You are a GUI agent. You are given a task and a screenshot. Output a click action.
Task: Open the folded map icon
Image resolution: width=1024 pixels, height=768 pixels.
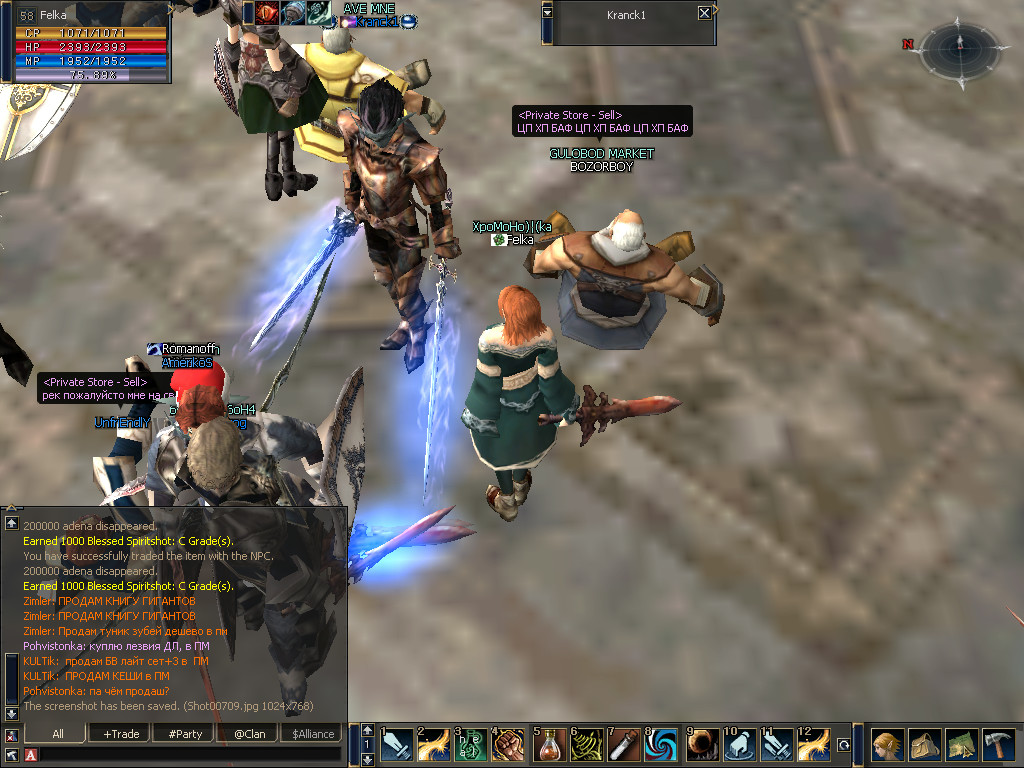tap(961, 745)
